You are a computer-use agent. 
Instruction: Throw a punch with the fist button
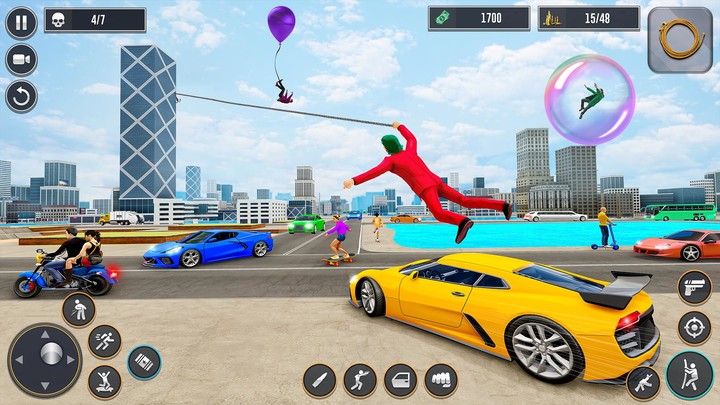[x=441, y=380]
